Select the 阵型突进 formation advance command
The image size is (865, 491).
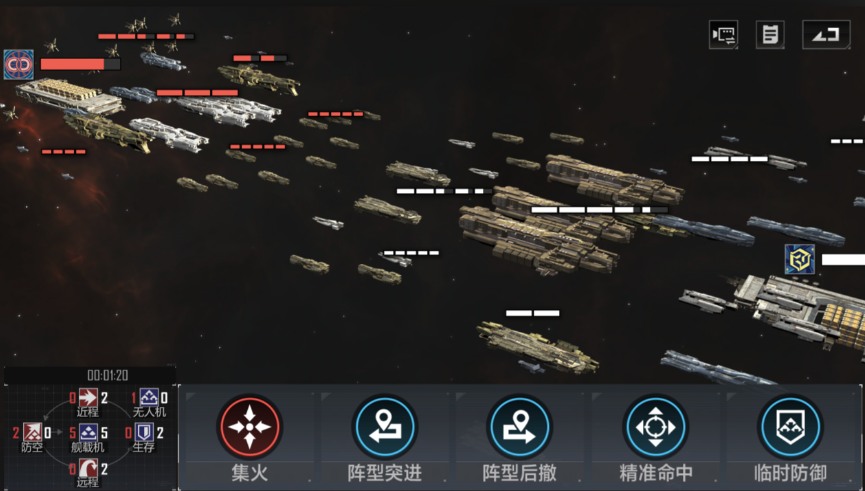coord(385,428)
